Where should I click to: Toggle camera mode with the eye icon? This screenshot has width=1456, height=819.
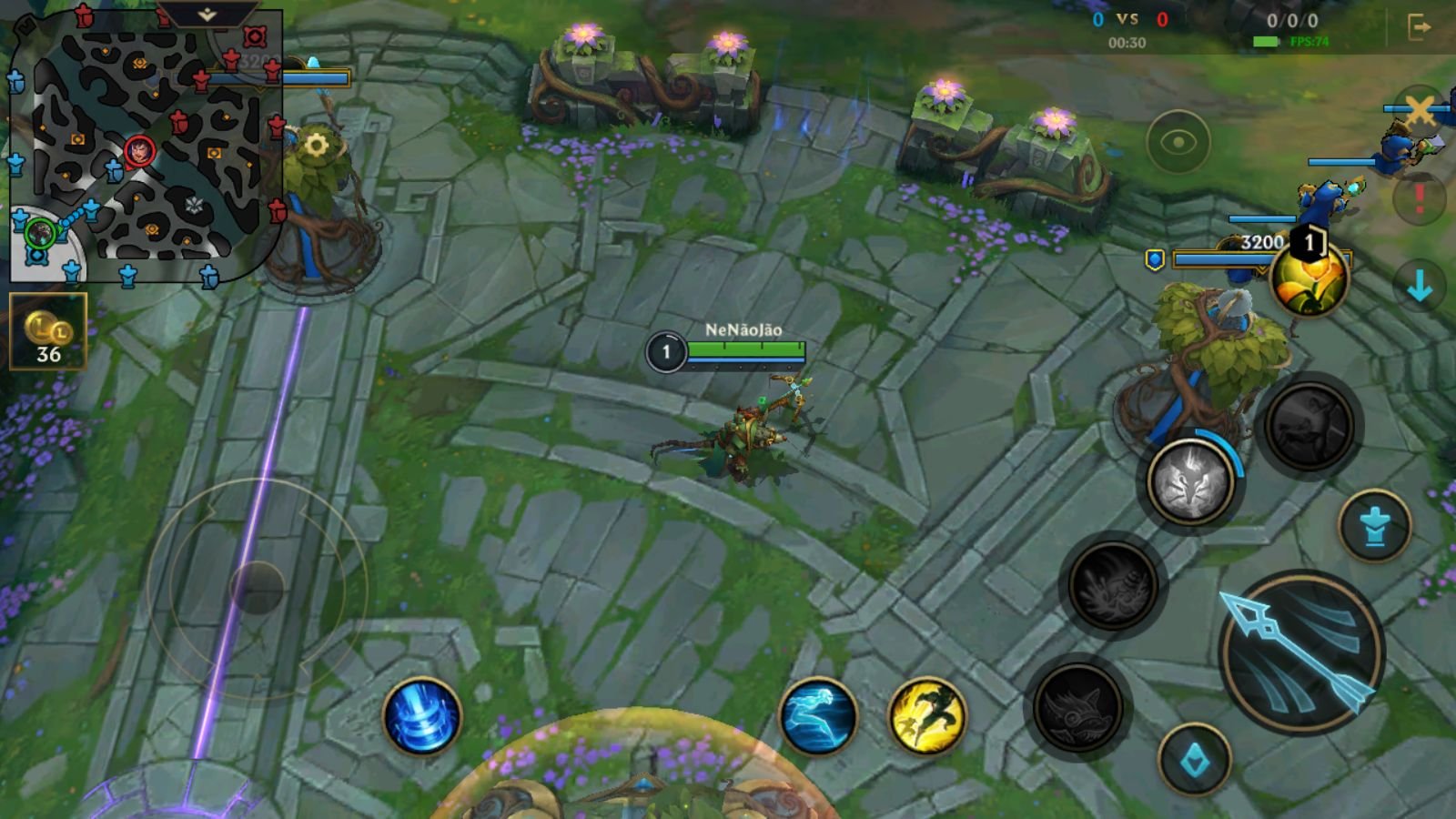pyautogui.click(x=1178, y=141)
